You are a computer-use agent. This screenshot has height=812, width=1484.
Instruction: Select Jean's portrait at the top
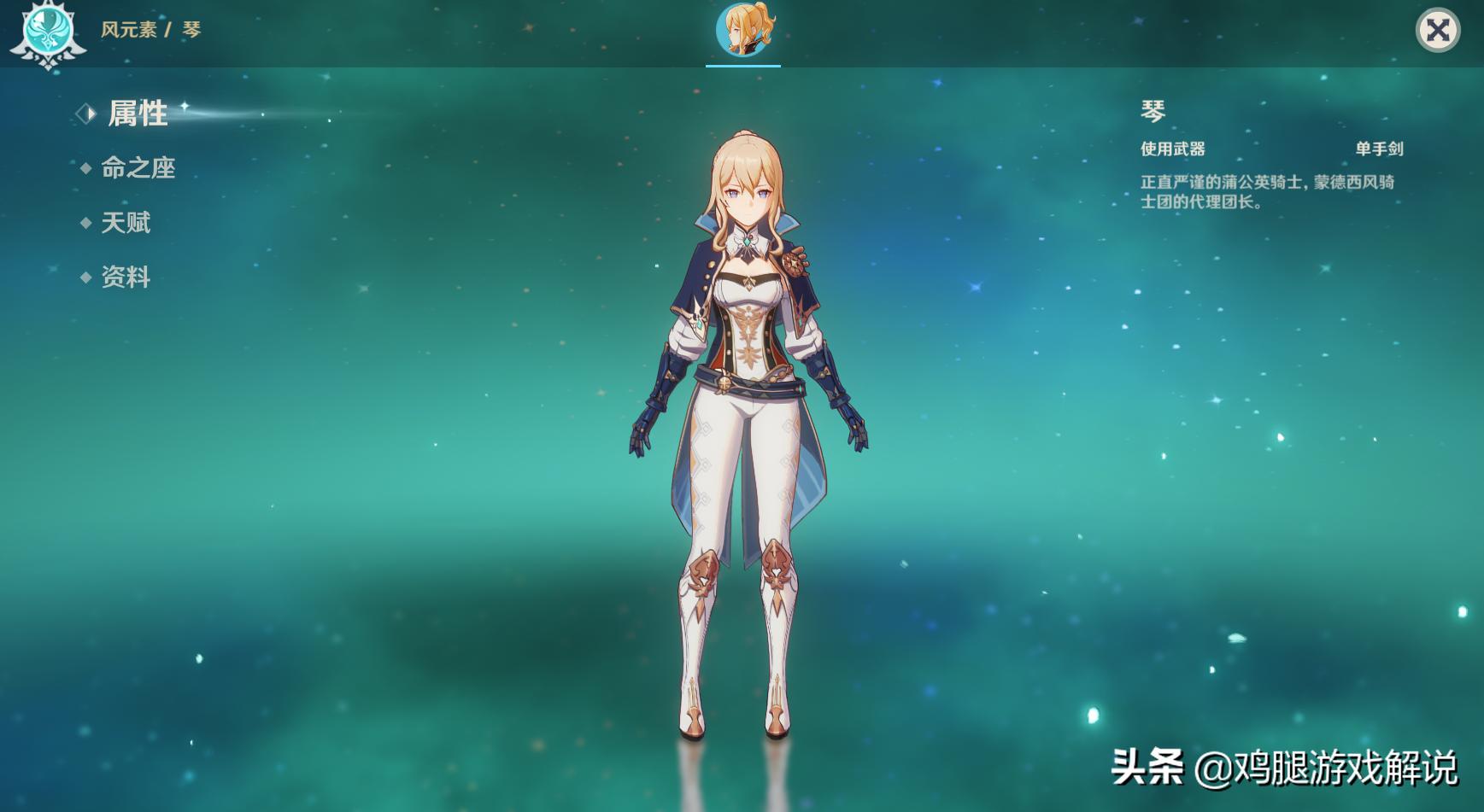point(743,31)
